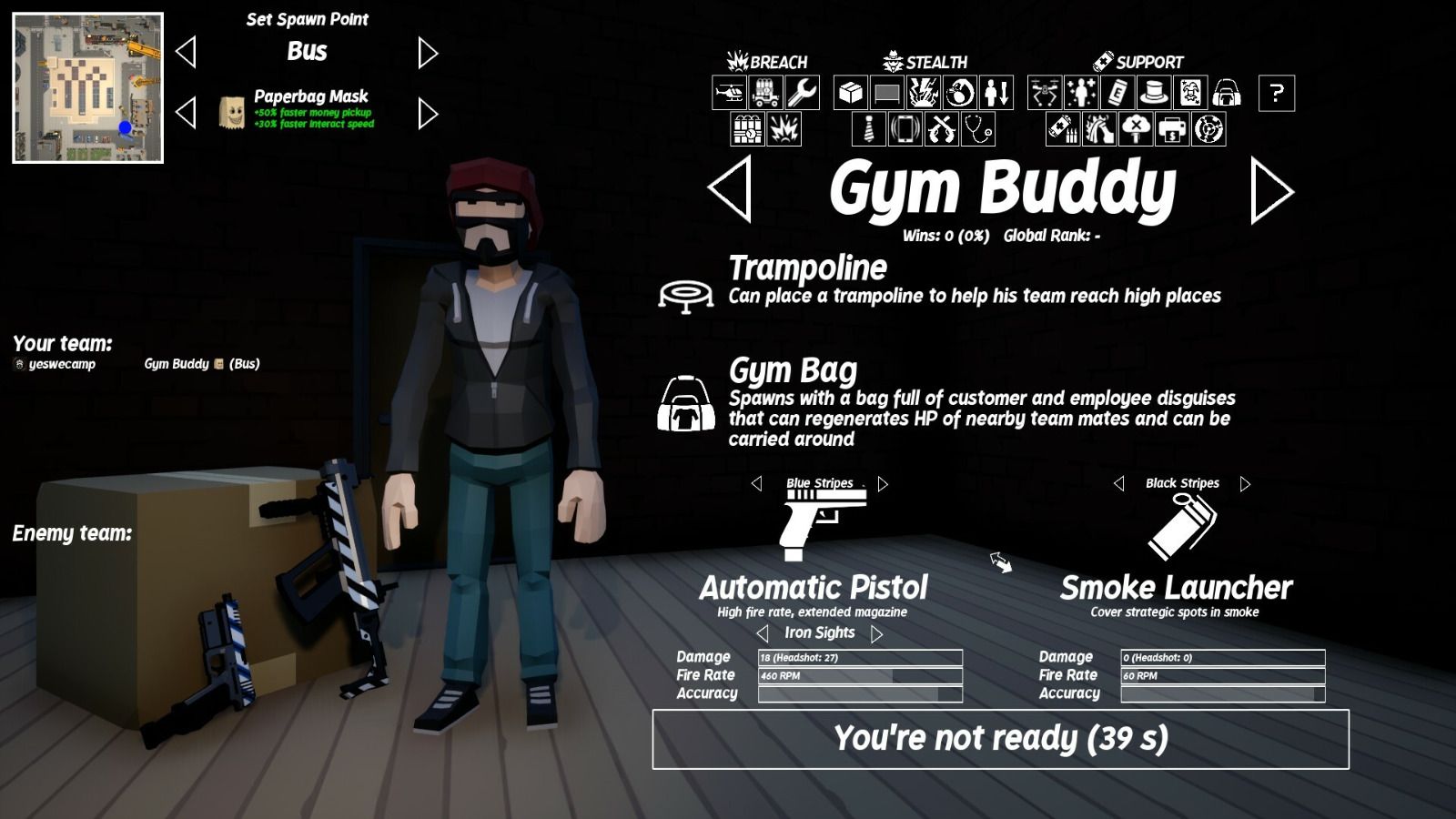
Task: Switch to the character after Gym Buddy
Action: [x=1274, y=191]
